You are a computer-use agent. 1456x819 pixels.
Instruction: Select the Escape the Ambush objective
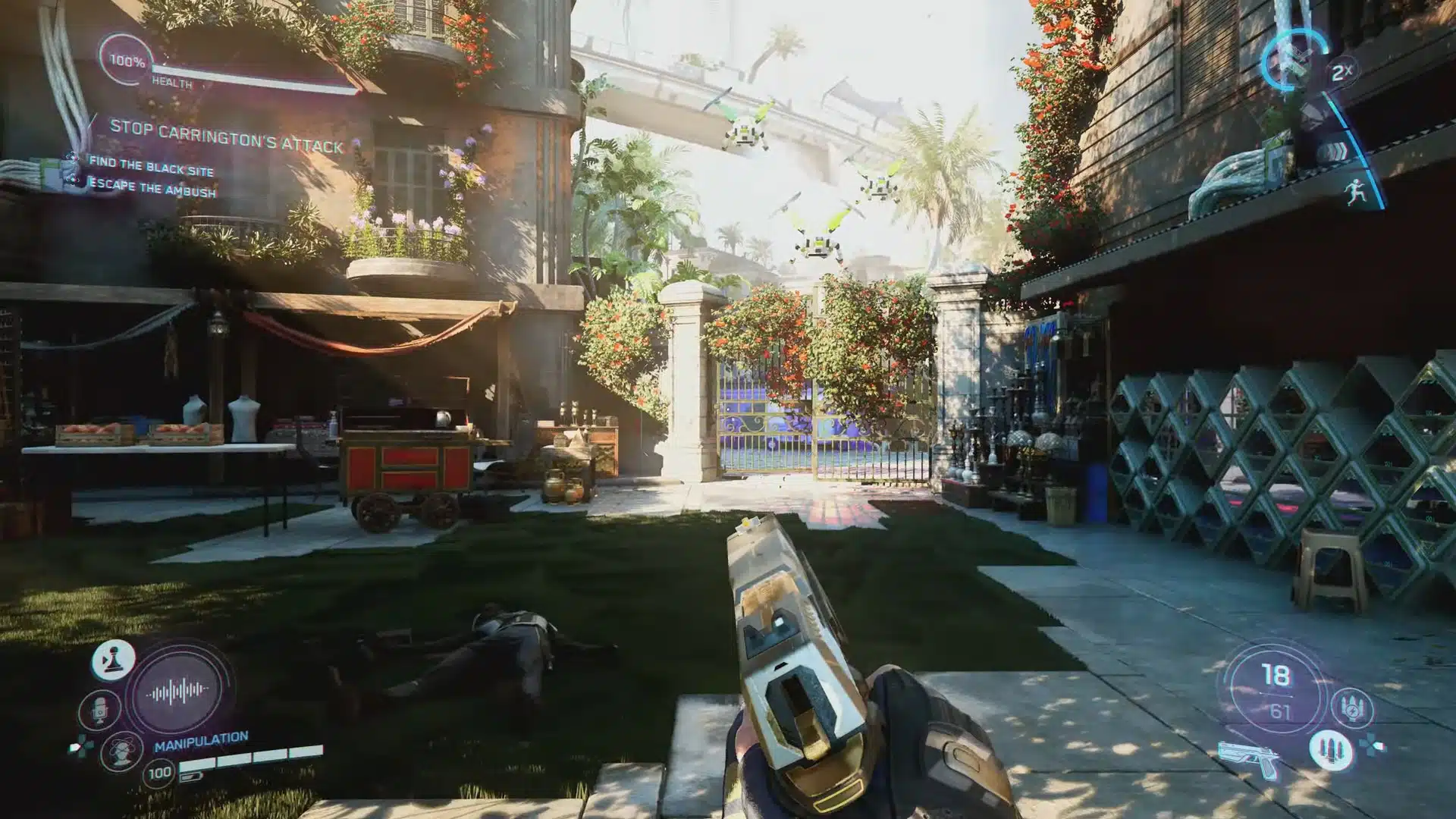152,187
